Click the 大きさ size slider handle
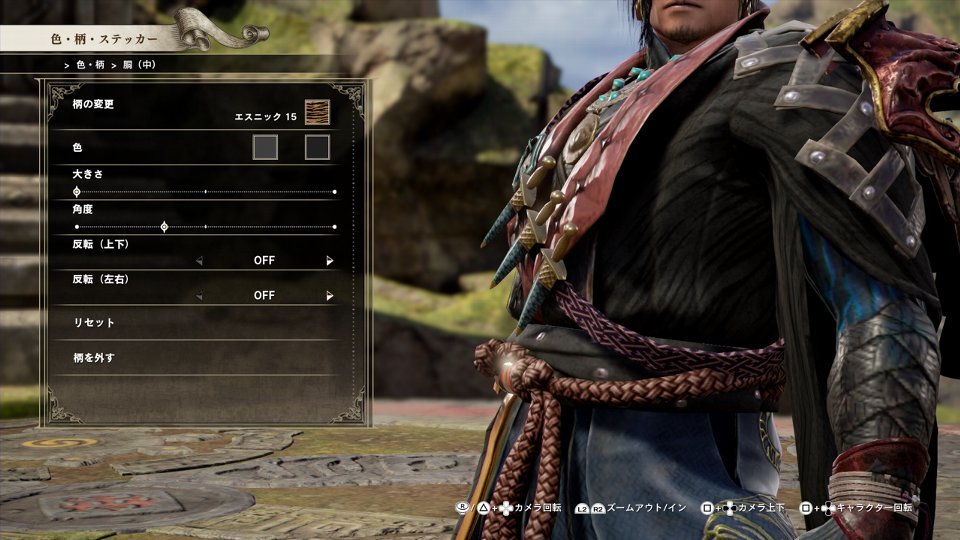Viewport: 960px width, 540px height. [x=77, y=191]
